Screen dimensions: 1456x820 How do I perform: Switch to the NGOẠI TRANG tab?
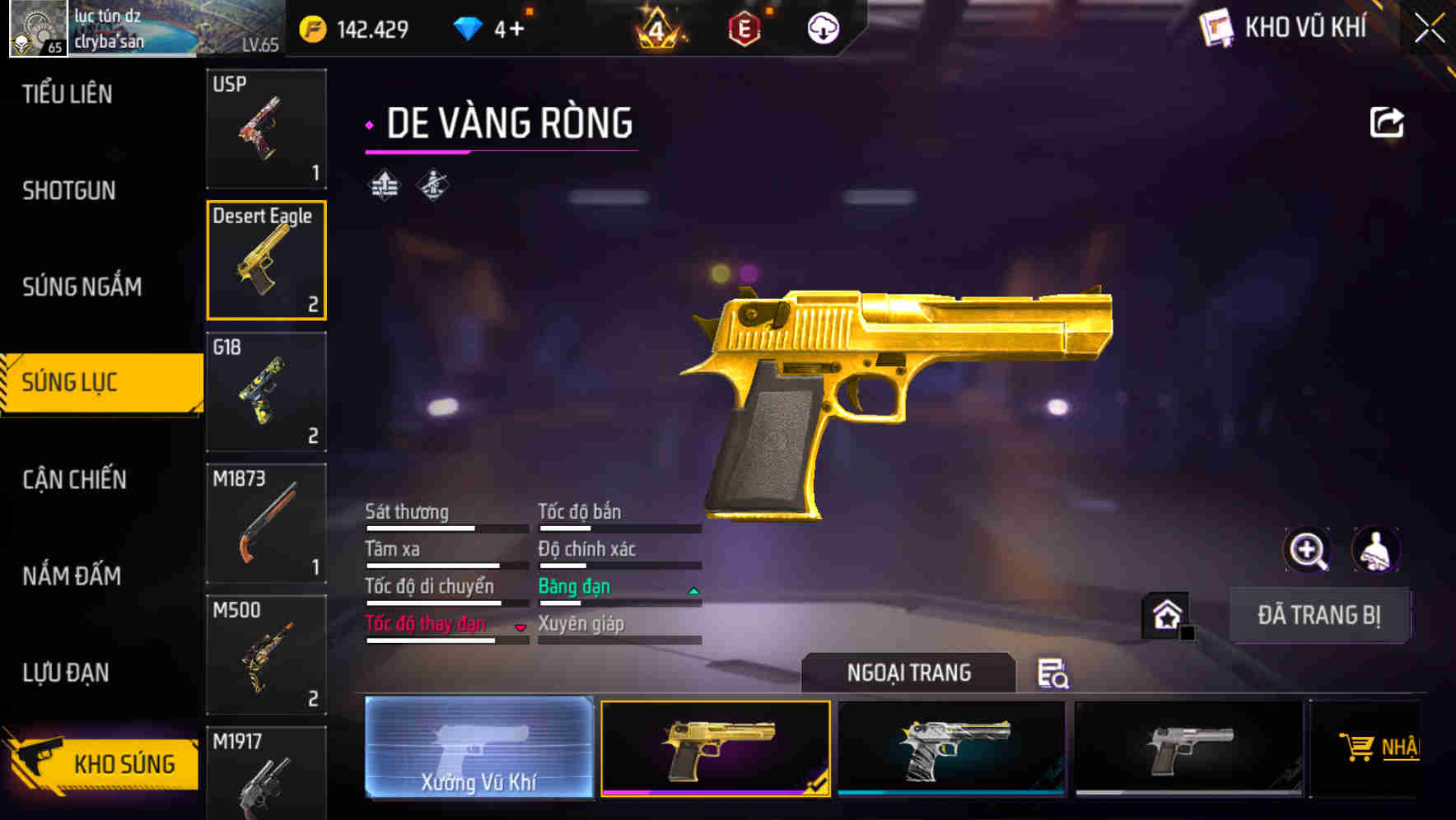908,672
